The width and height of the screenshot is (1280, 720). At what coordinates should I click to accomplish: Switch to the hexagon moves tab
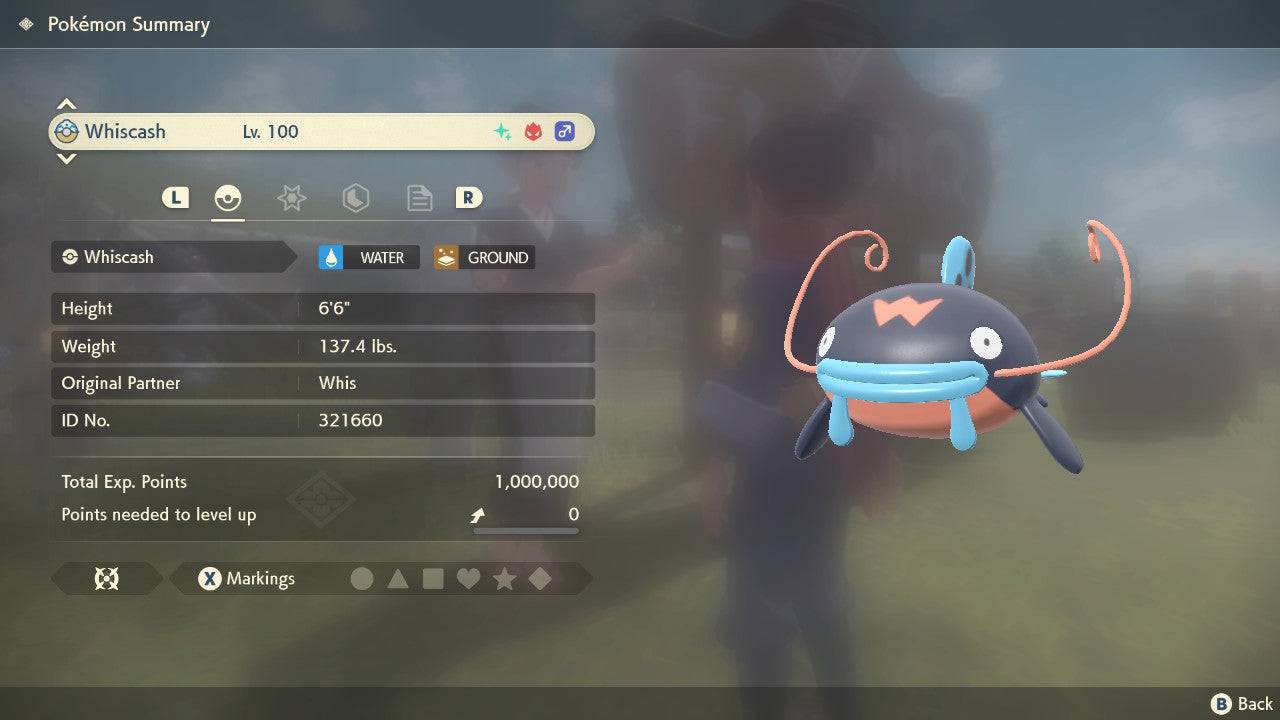pyautogui.click(x=355, y=198)
